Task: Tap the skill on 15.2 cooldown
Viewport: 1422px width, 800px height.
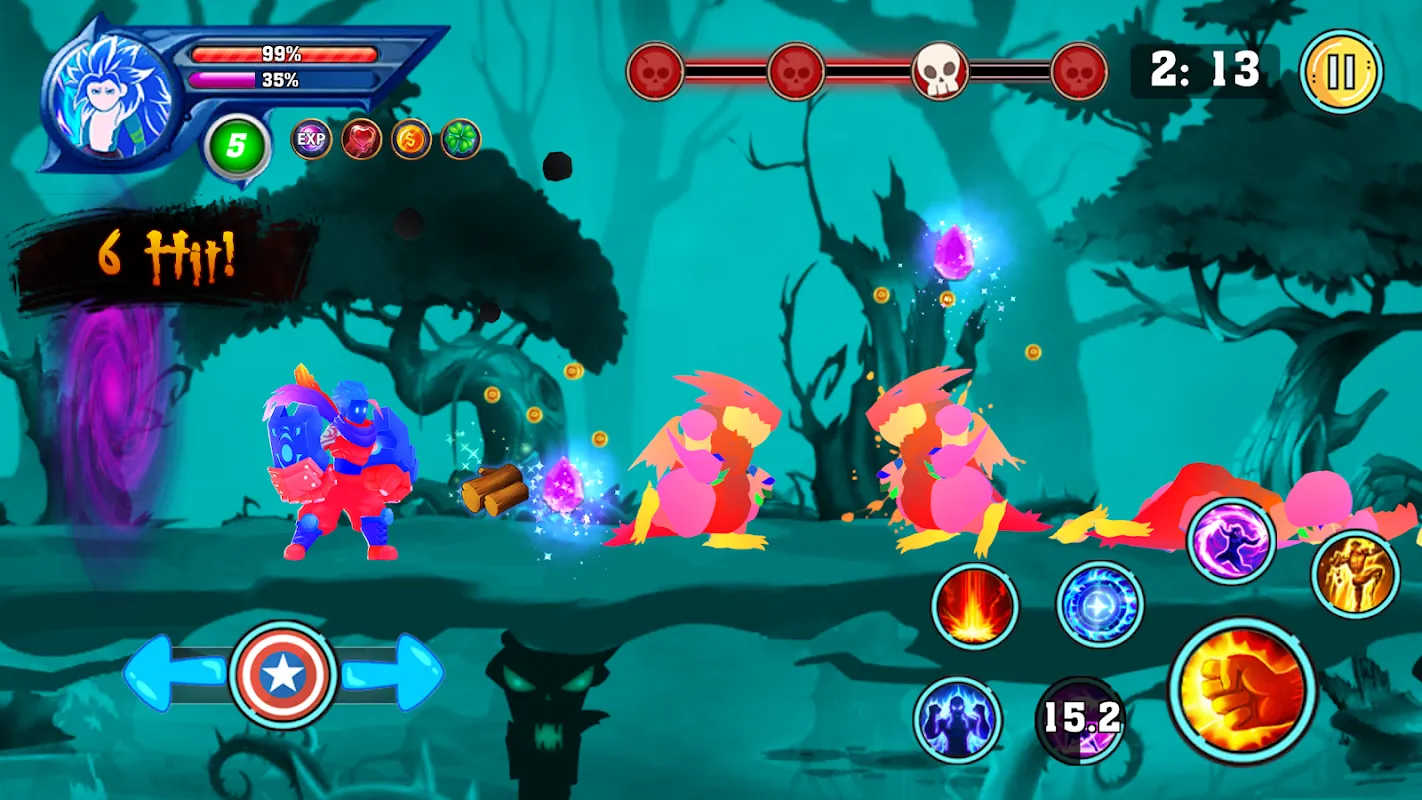Action: pos(1081,719)
